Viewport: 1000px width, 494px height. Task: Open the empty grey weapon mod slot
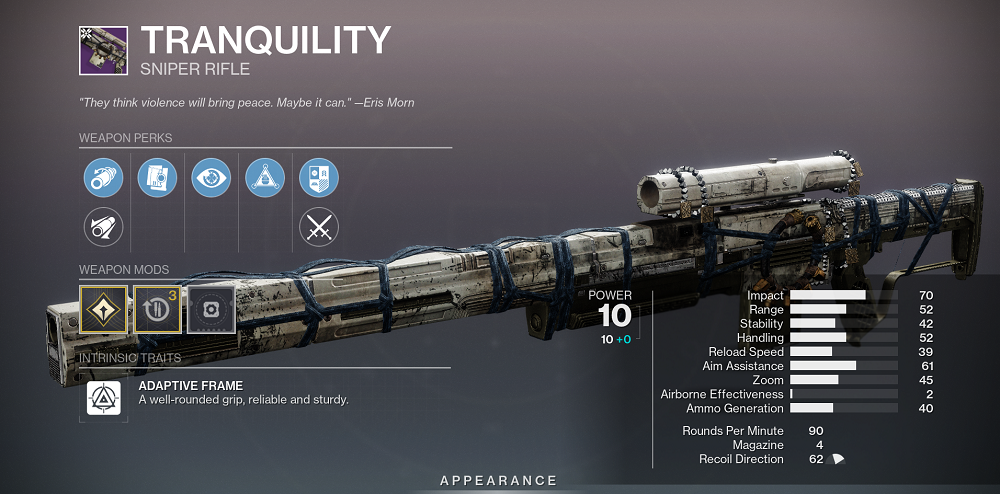click(211, 309)
